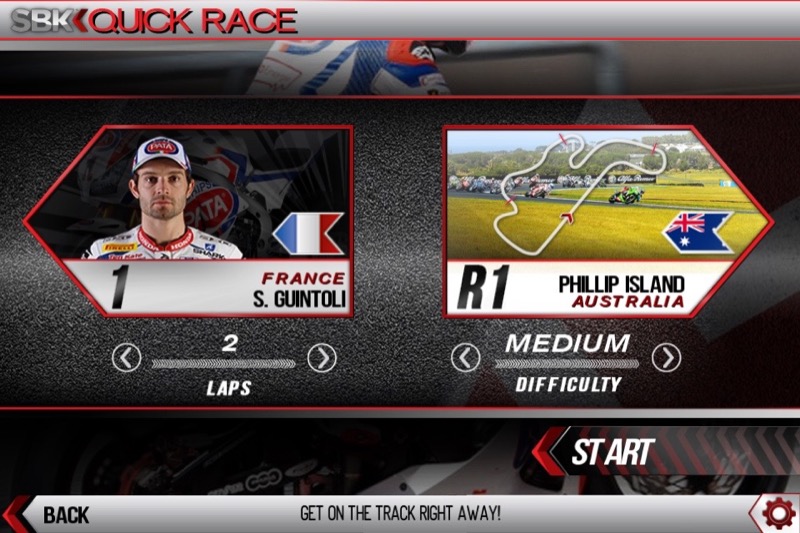Lower the difficulty from Medium
Viewport: 800px width, 533px height.
coord(465,357)
